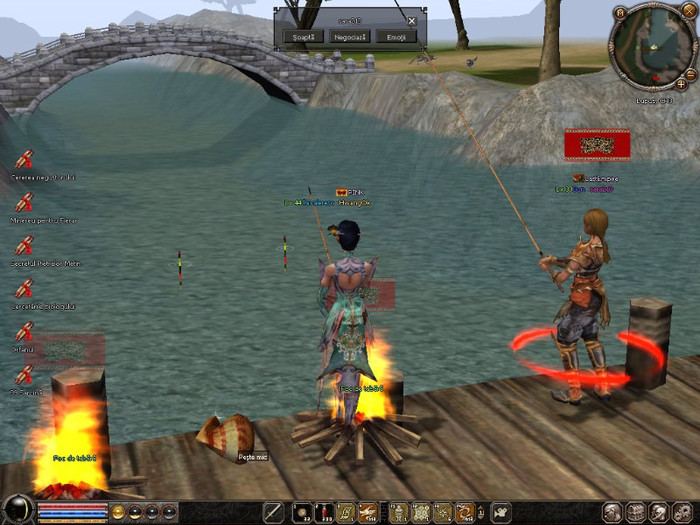The width and height of the screenshot is (700, 525).
Task: Click the Șoaptă whisper button
Action: click(x=299, y=36)
